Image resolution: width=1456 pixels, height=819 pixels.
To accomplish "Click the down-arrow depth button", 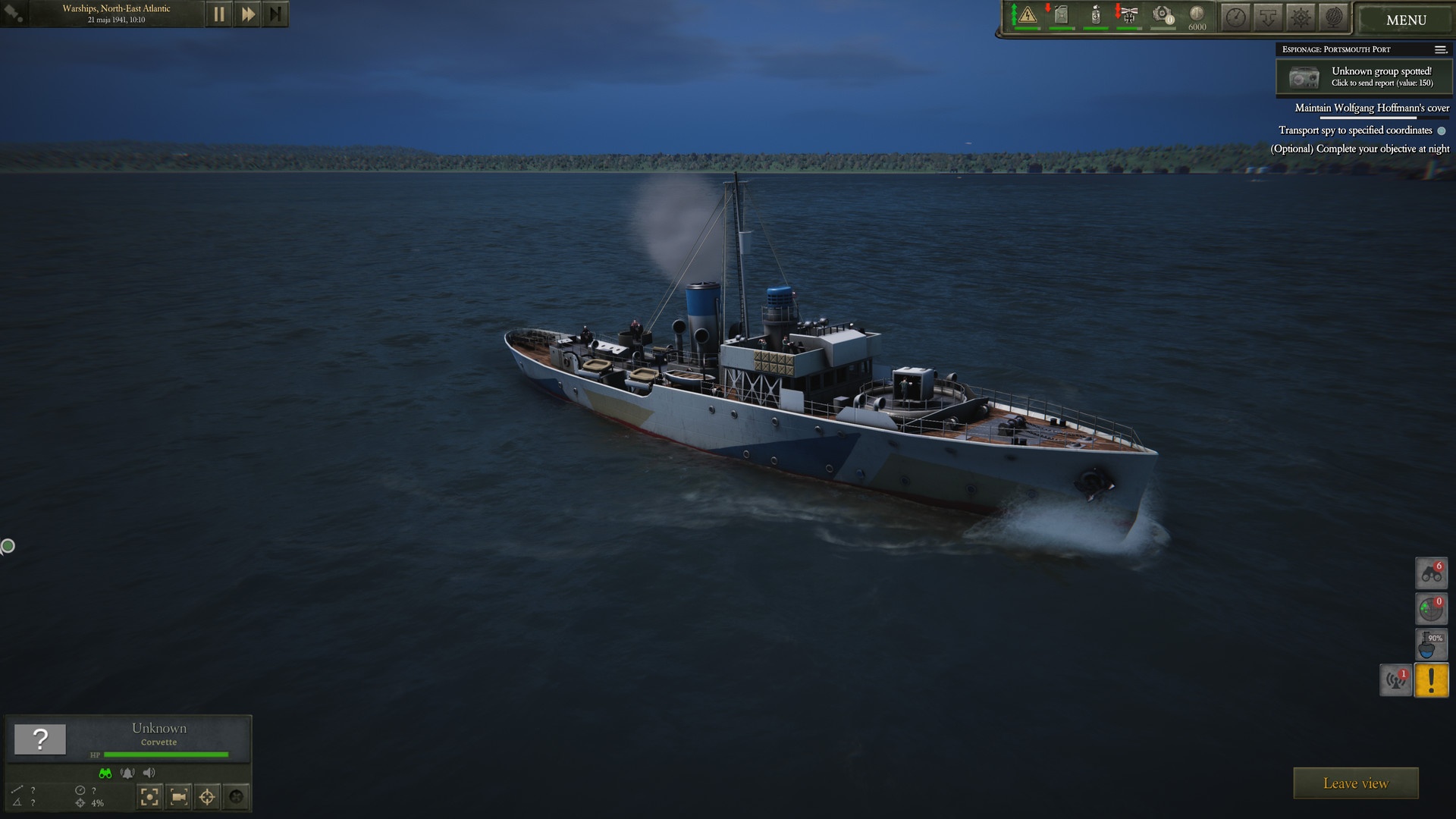I will point(1269,17).
